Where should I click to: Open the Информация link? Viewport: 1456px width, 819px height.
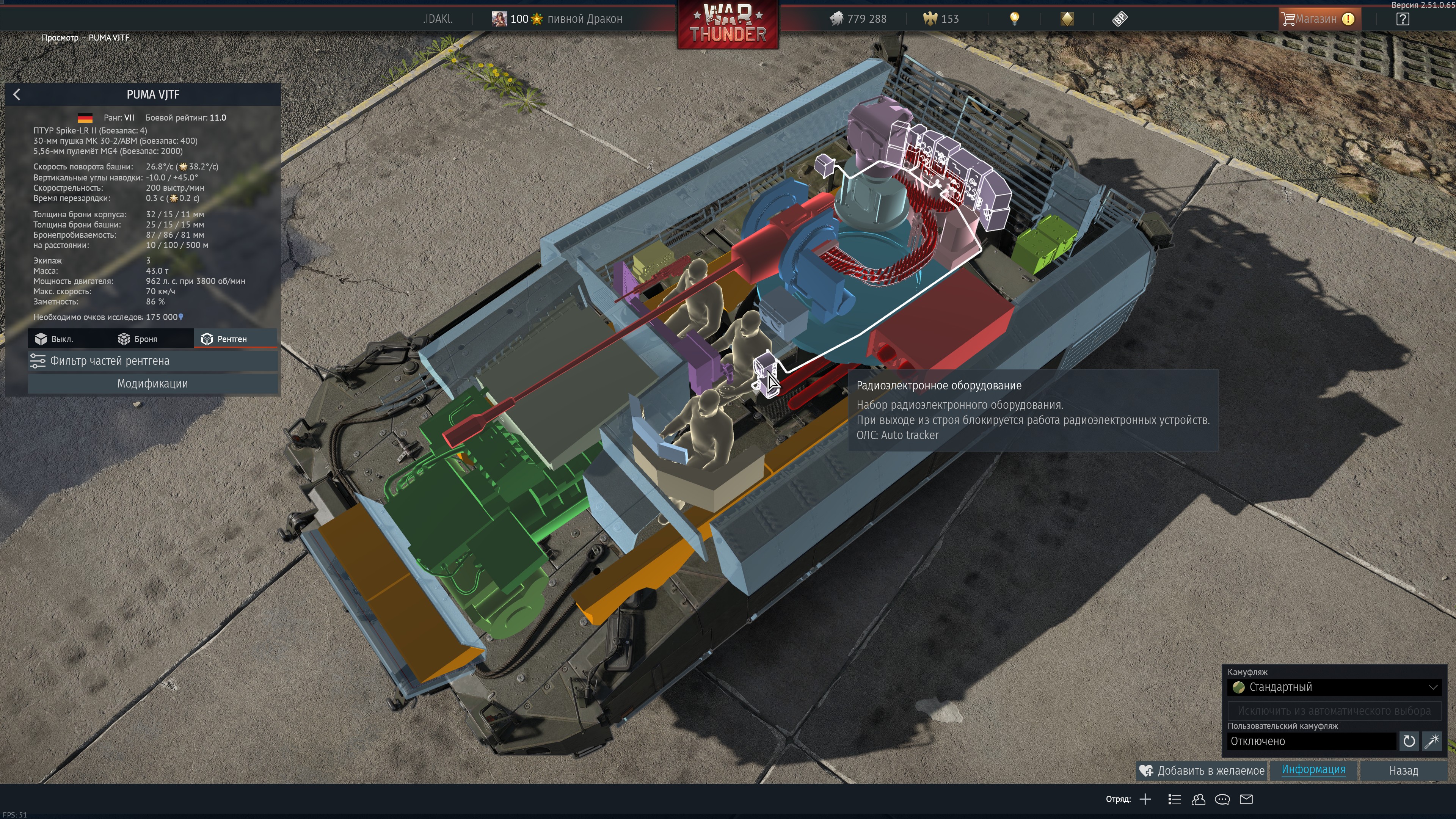point(1313,769)
